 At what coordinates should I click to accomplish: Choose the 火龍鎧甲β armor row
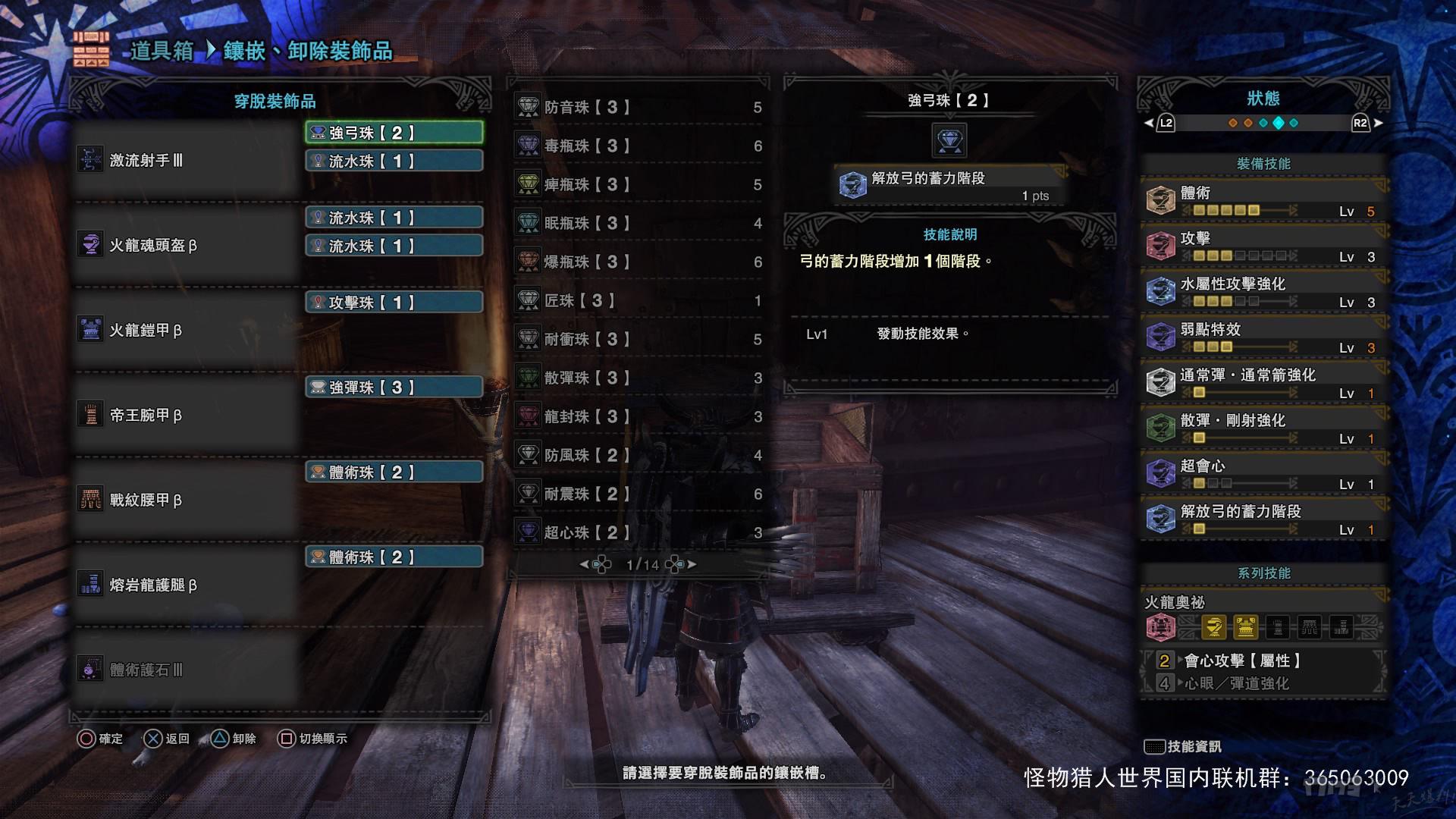186,330
